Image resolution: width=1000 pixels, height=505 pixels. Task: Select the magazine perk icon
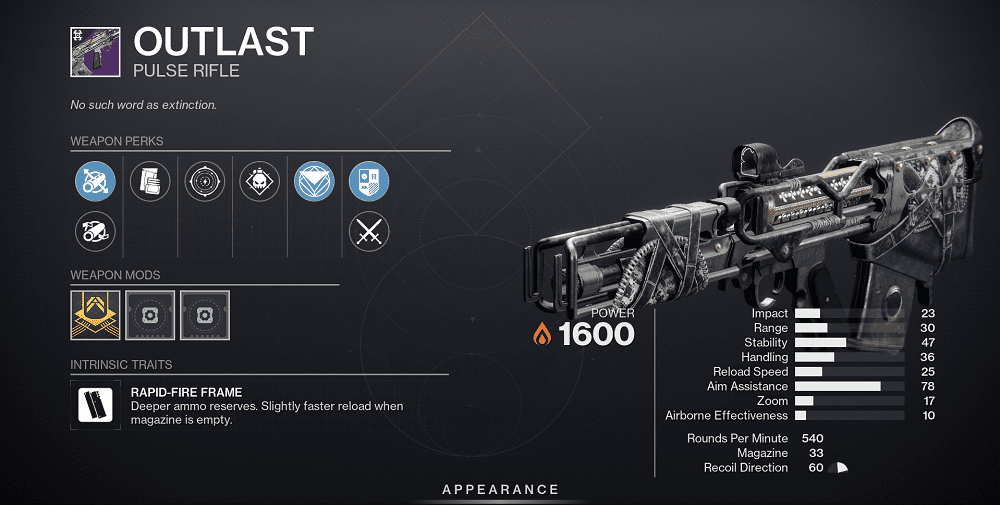(x=151, y=182)
